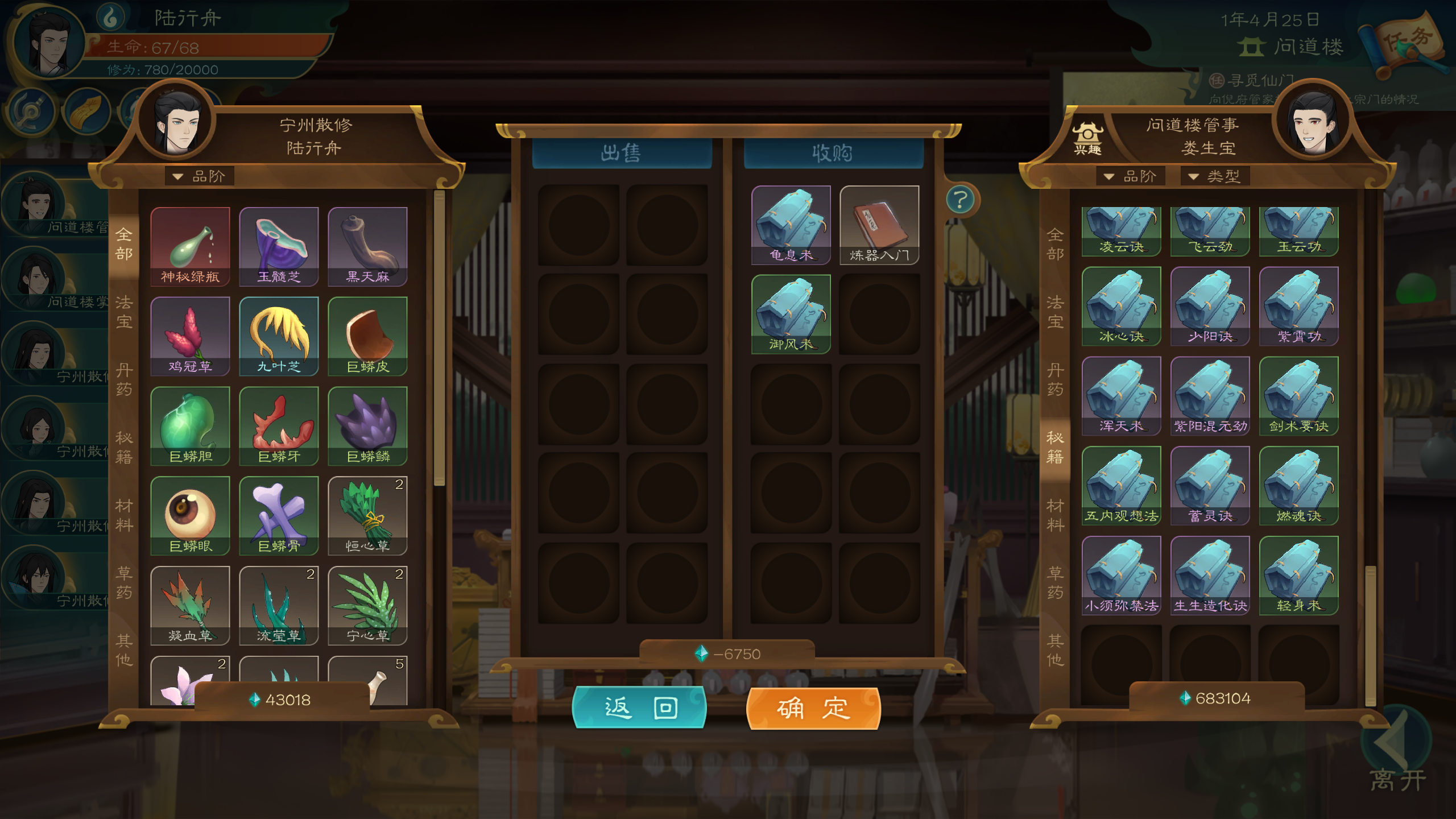
Task: Open the question mark help button
Action: (x=961, y=200)
